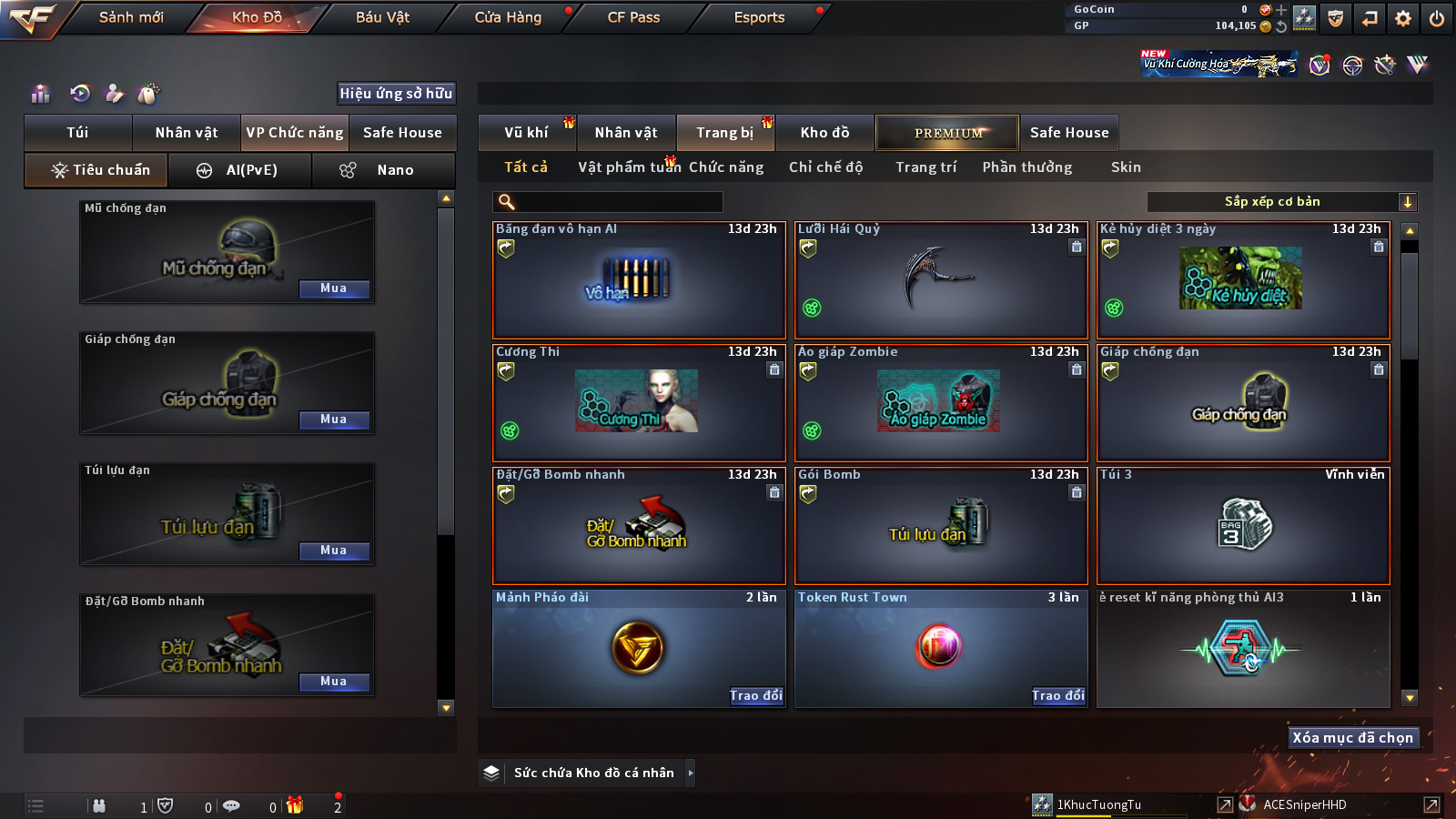Filter by Phần thưởng category
Image resolution: width=1456 pixels, height=819 pixels.
click(x=1026, y=167)
